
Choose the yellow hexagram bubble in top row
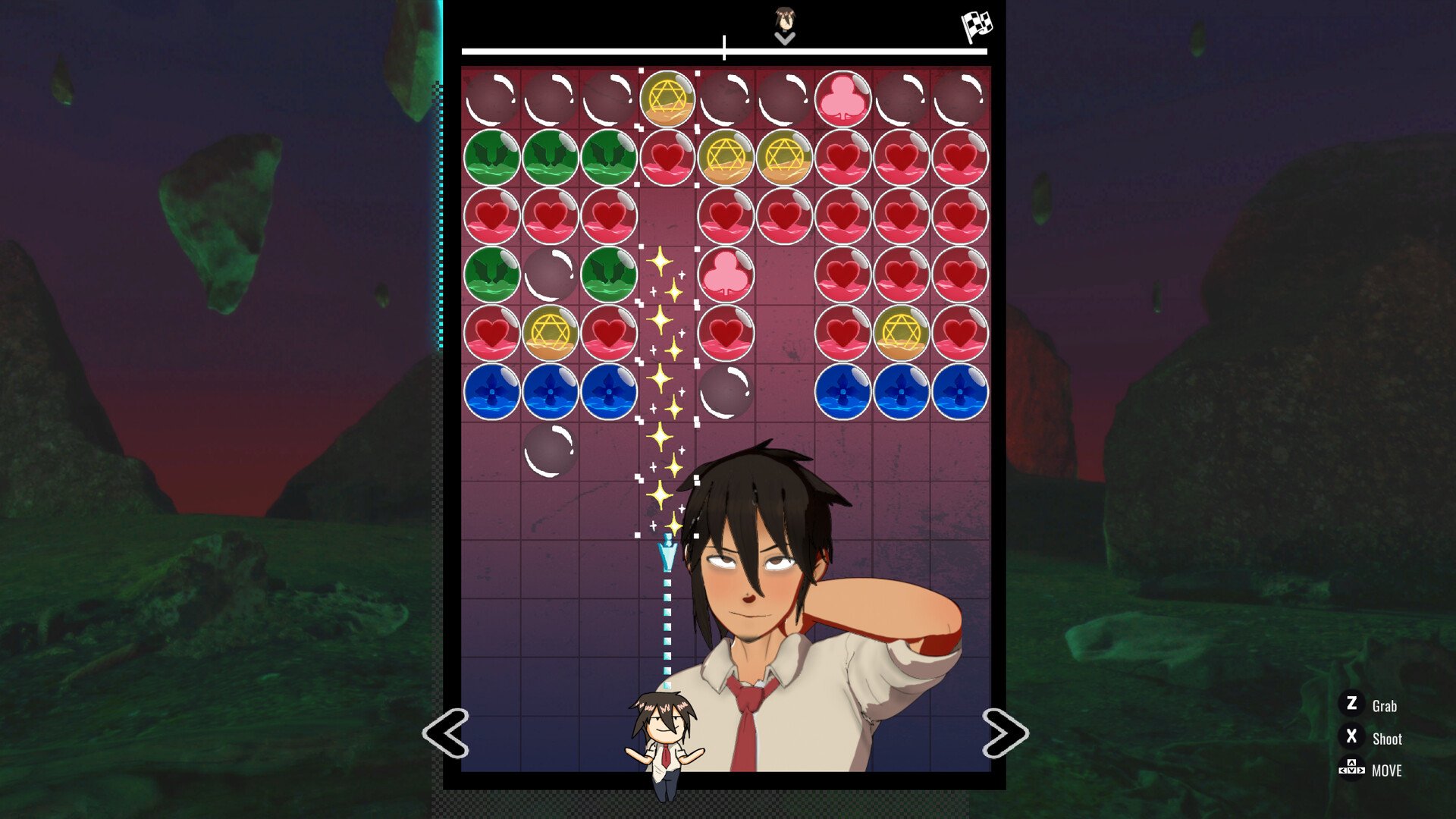tap(667, 99)
